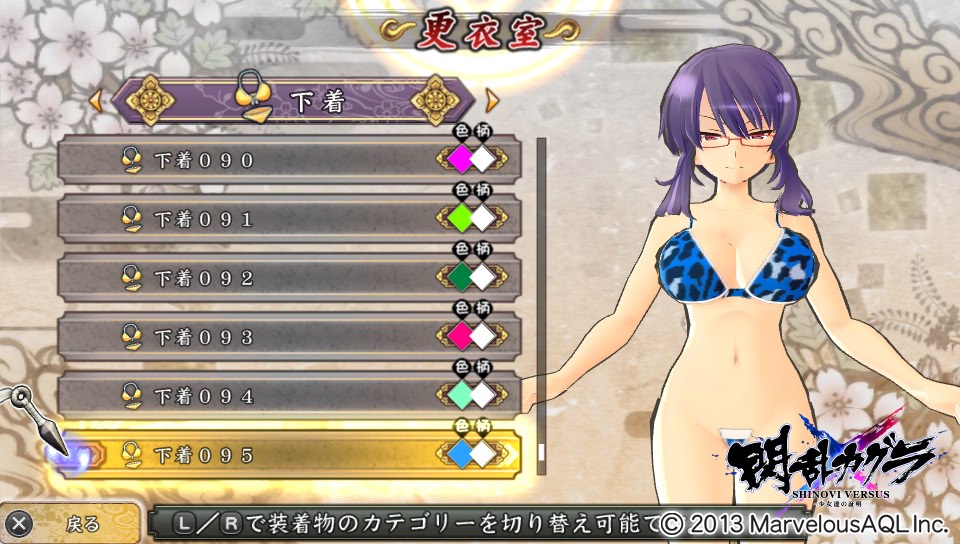Select the dark green swatch on 下着０９２

[459, 277]
